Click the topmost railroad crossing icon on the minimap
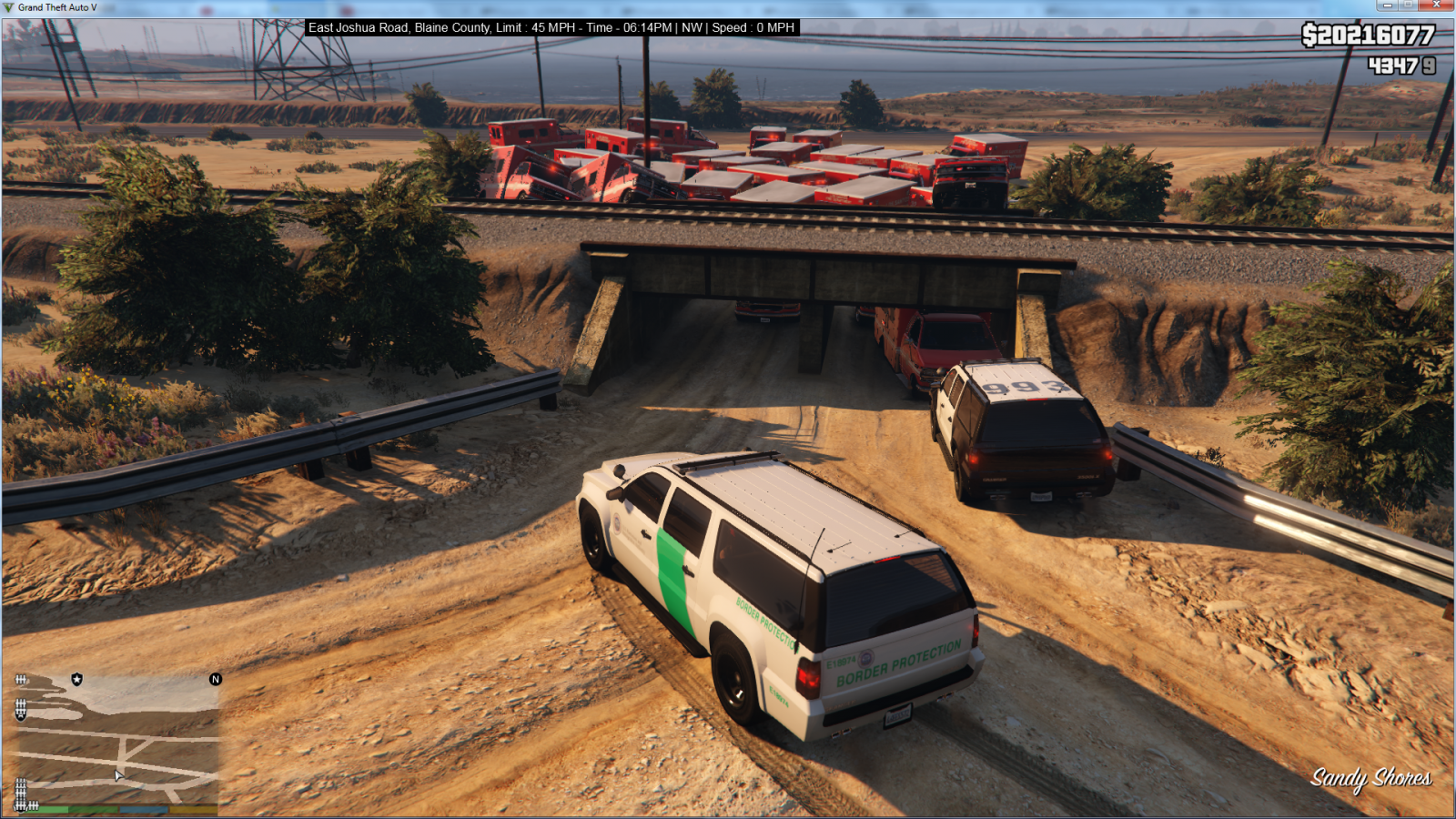 20,681
